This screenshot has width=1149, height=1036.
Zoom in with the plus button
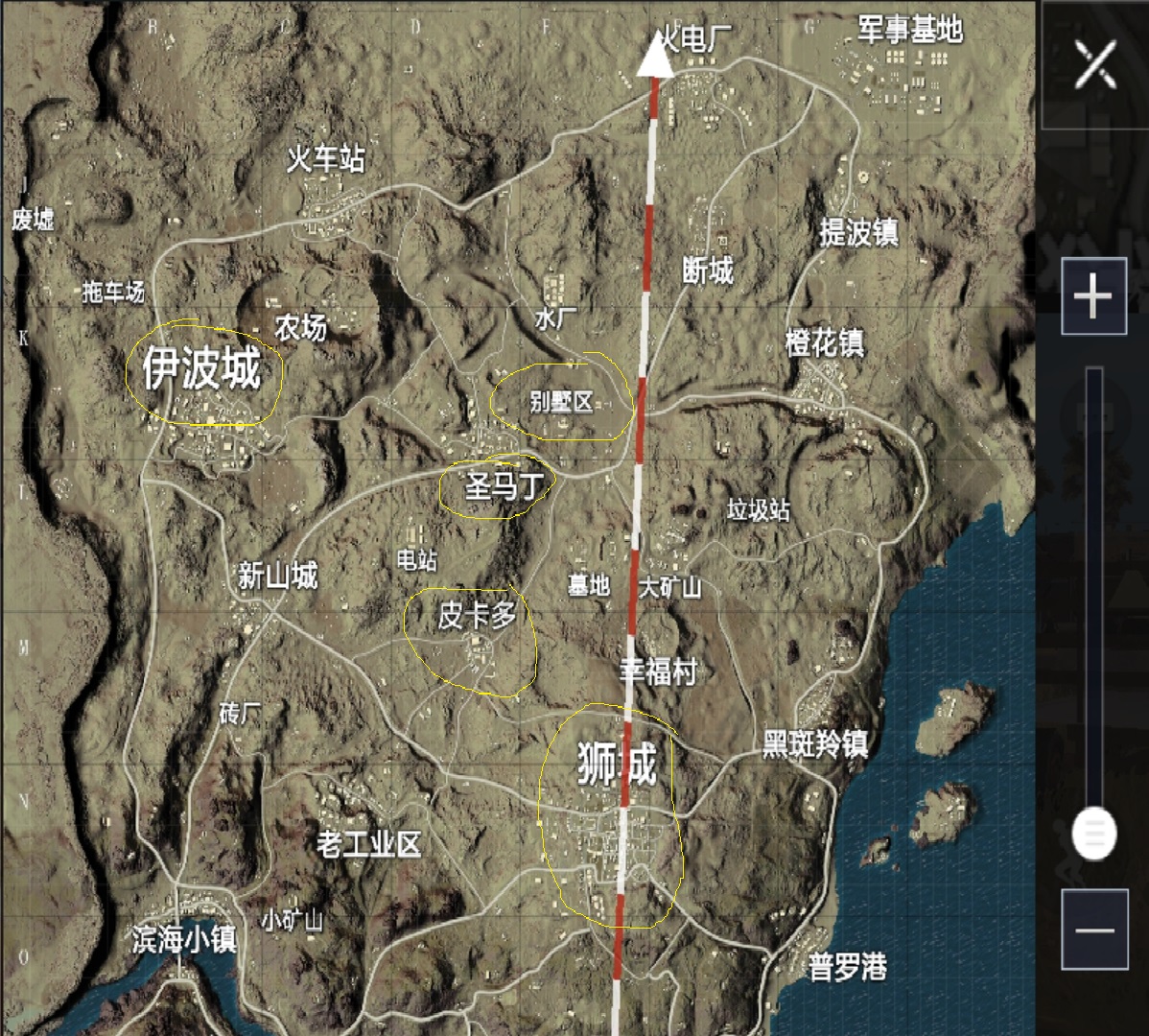tap(1093, 296)
